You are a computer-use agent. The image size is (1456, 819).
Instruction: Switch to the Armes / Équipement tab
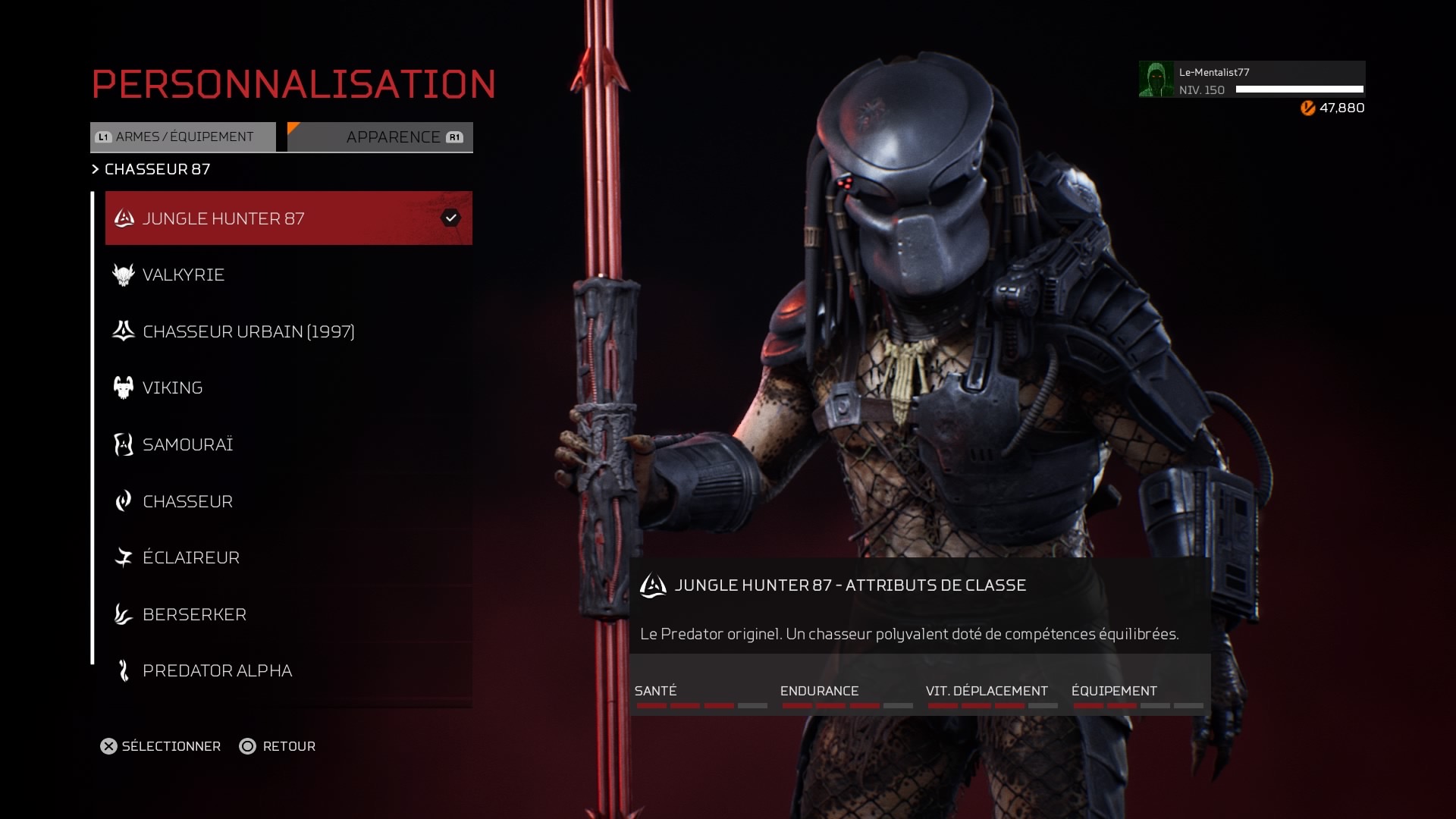184,137
